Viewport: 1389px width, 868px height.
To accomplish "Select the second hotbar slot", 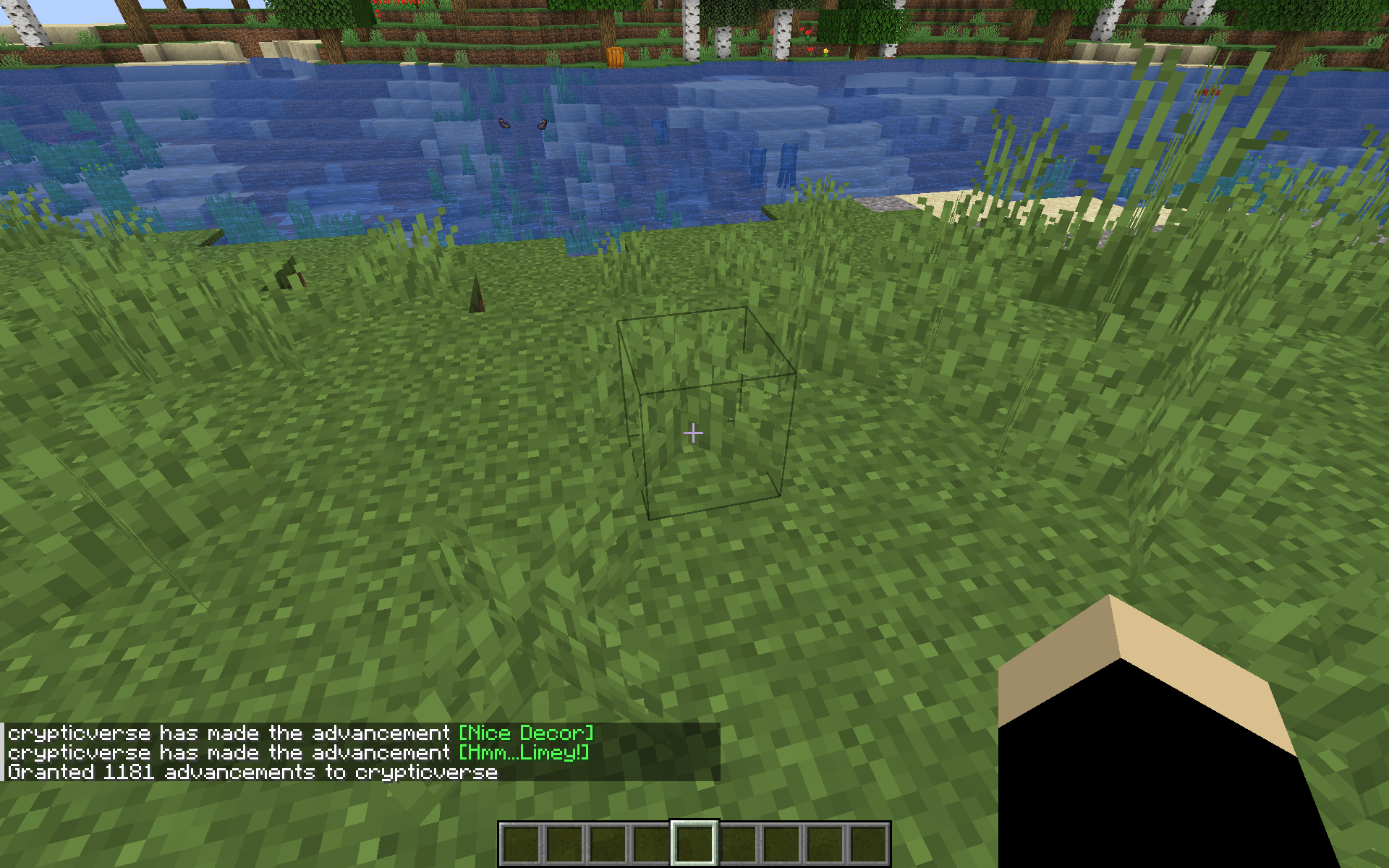I will [x=564, y=843].
